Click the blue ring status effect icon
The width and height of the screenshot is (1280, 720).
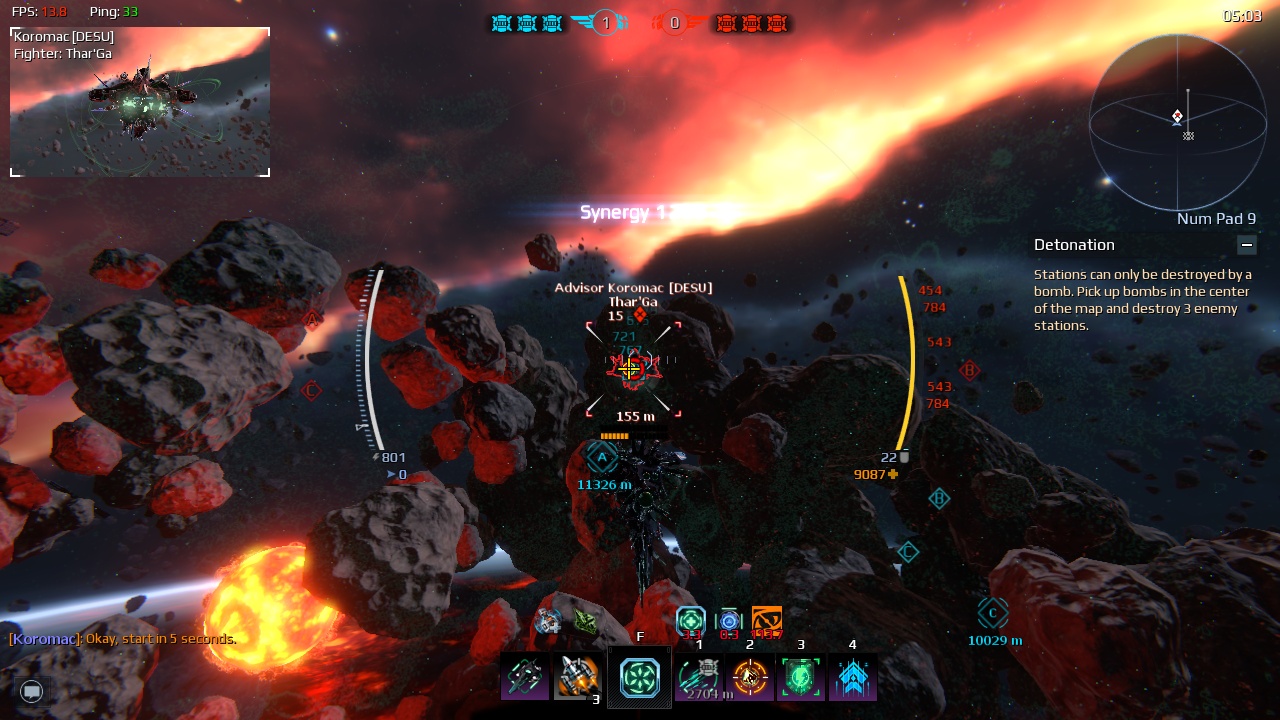(729, 621)
